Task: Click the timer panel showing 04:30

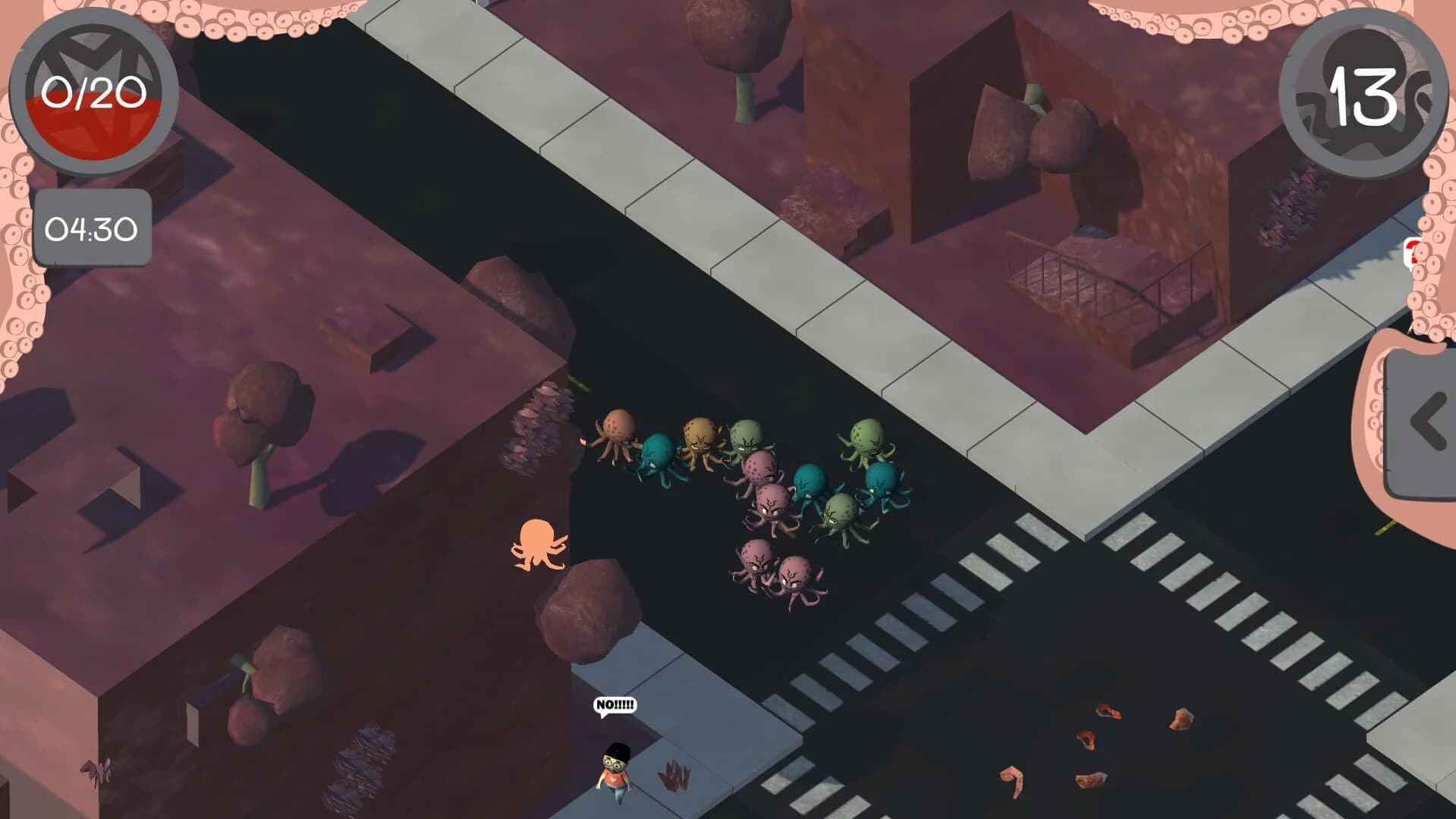Action: [91, 226]
